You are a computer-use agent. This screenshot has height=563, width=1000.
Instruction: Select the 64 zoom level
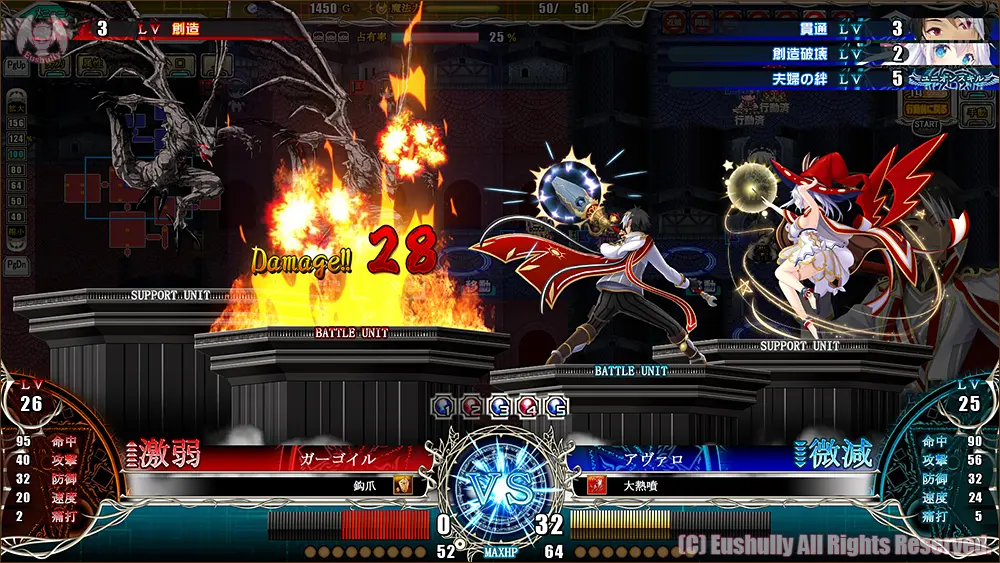click(16, 186)
